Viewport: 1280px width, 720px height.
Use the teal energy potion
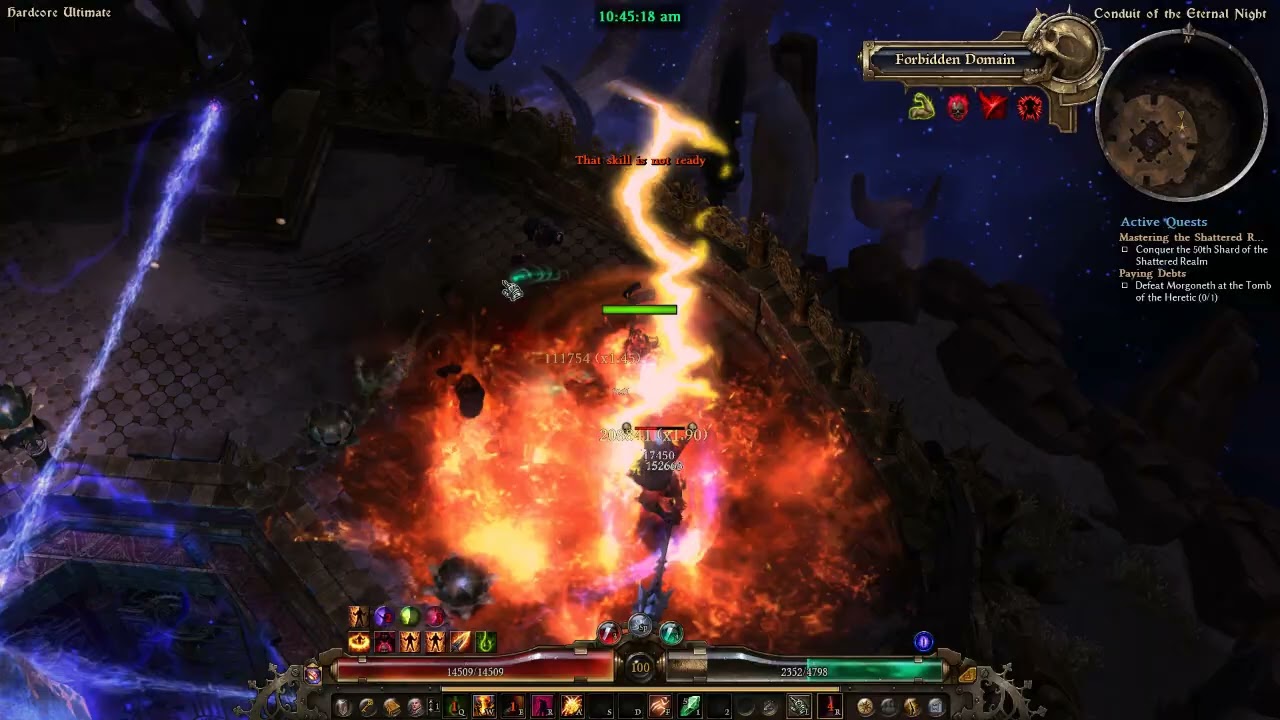pyautogui.click(x=671, y=633)
